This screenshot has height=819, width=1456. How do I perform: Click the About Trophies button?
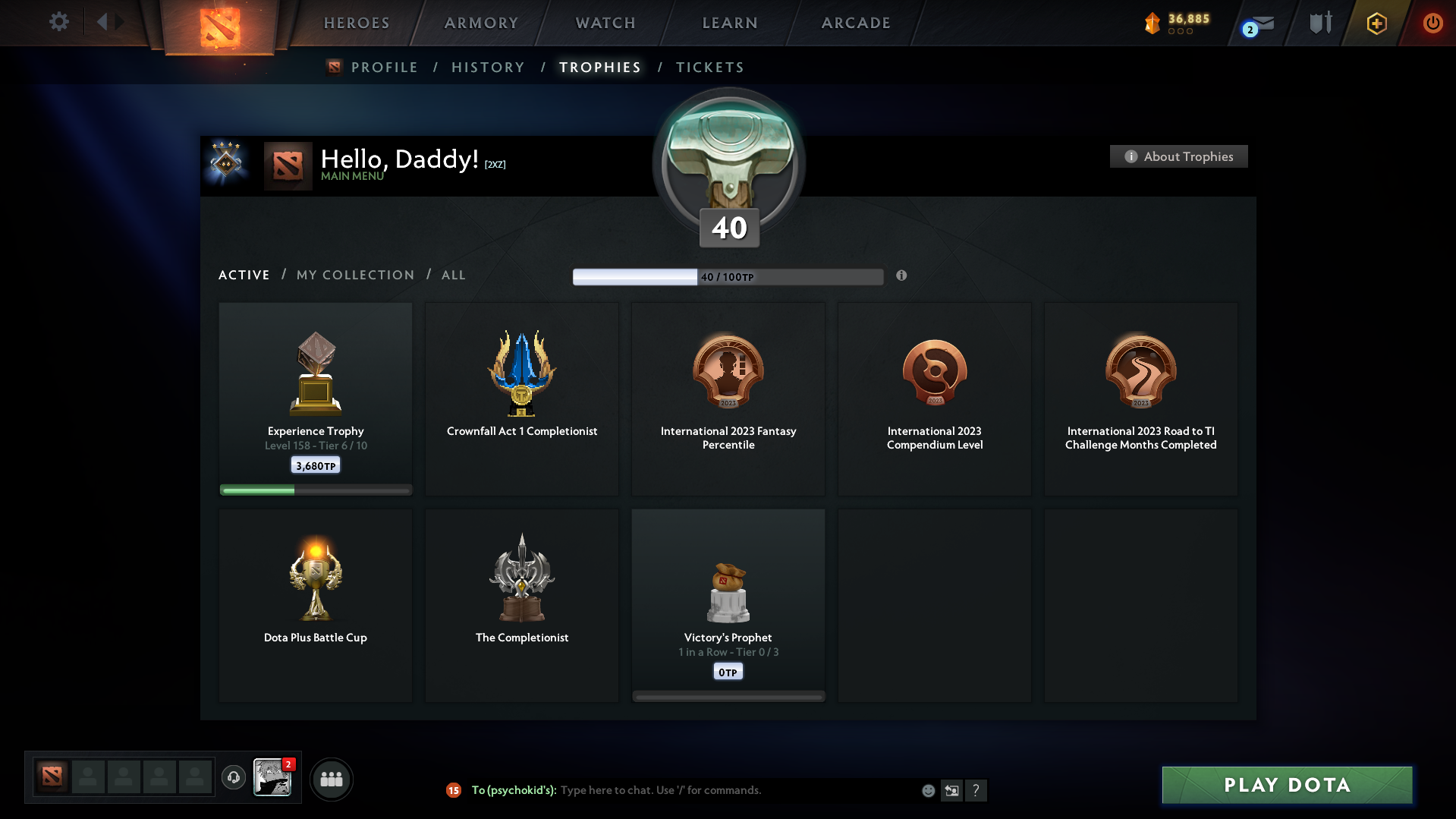coord(1178,156)
